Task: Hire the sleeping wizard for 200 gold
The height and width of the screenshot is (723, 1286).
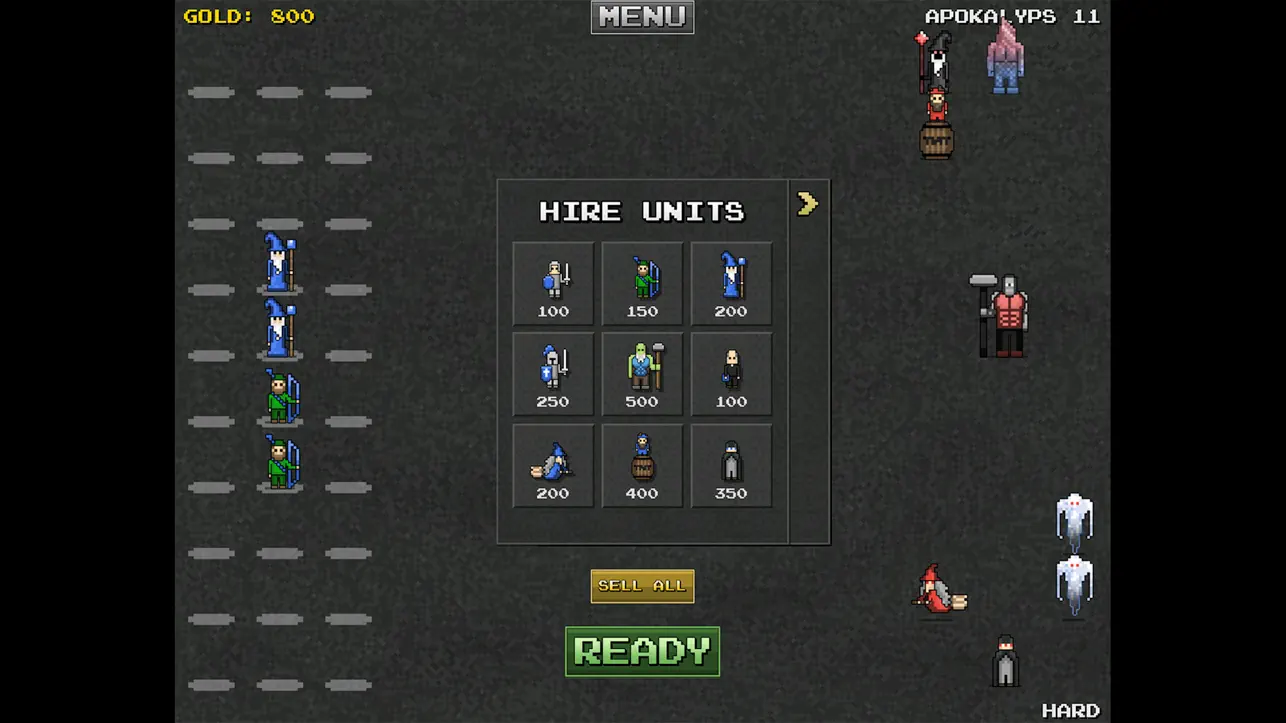Action: 552,465
